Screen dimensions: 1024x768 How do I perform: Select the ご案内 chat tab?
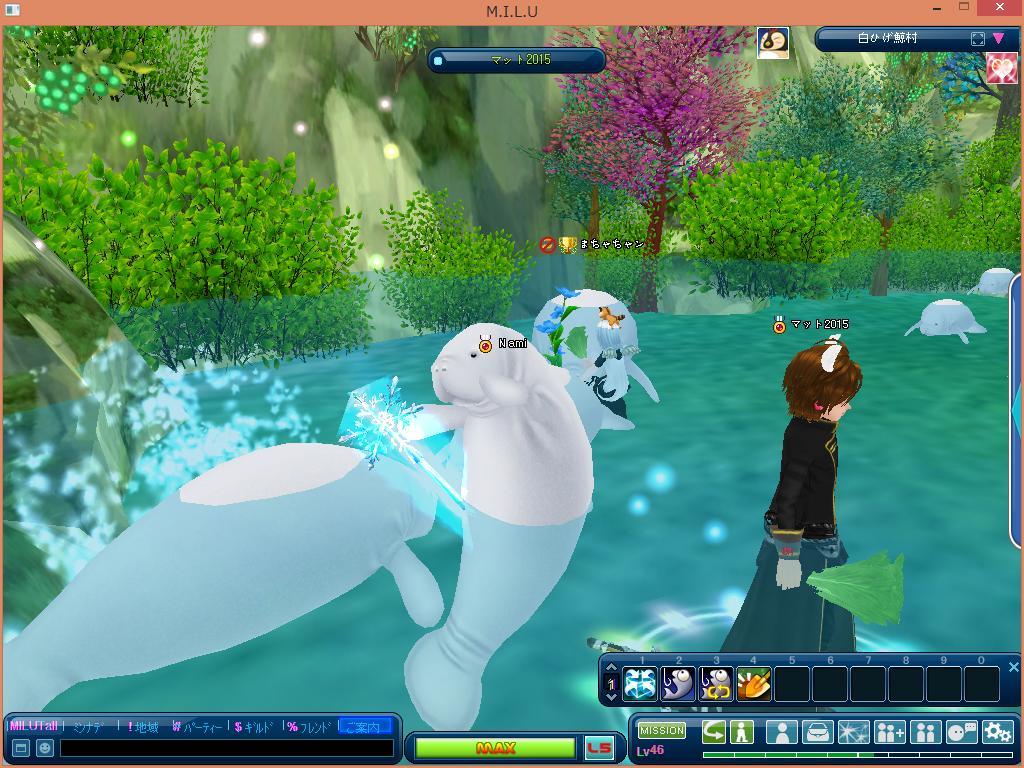(366, 727)
